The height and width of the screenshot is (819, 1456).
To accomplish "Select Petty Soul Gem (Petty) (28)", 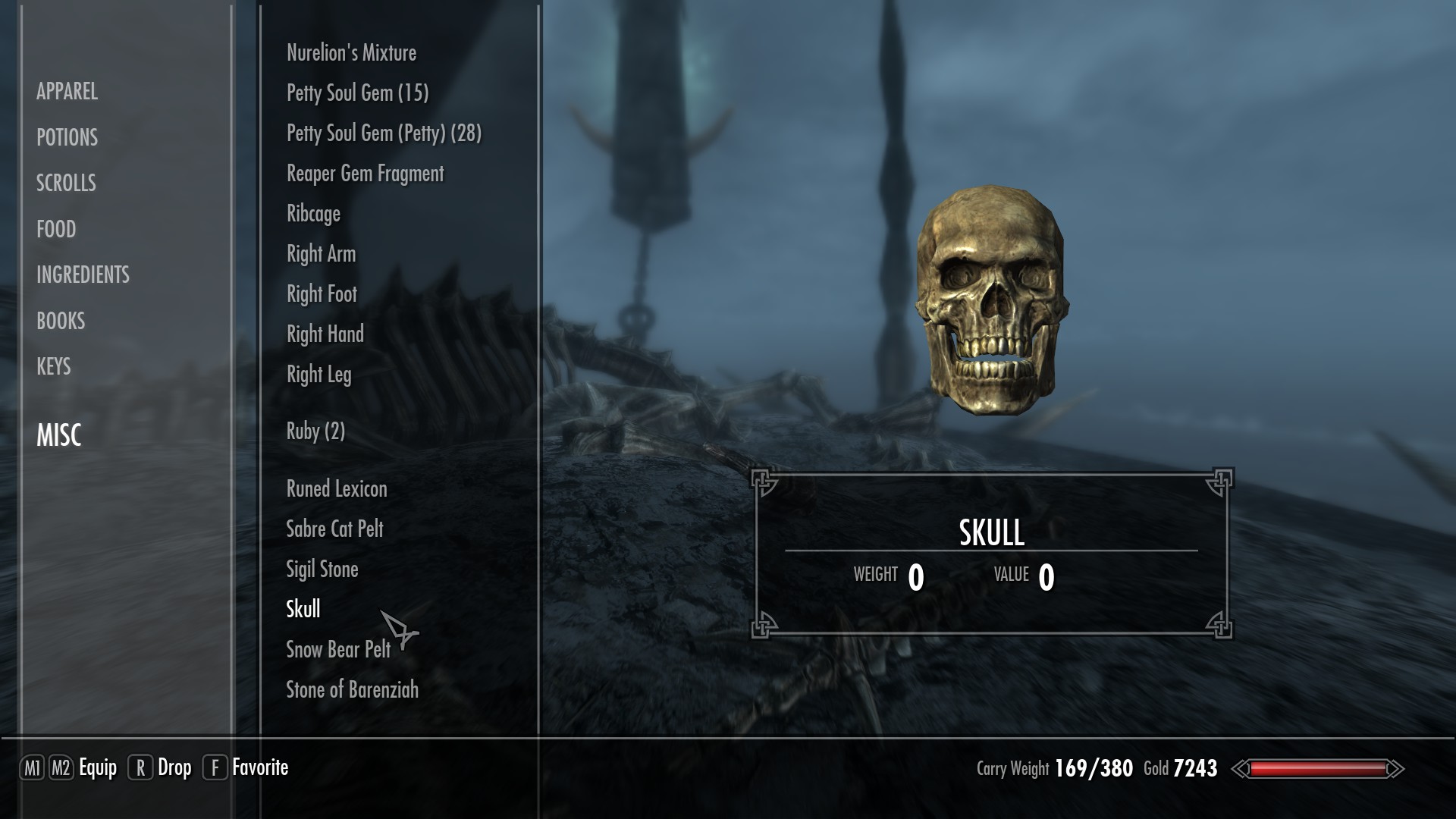I will [384, 133].
